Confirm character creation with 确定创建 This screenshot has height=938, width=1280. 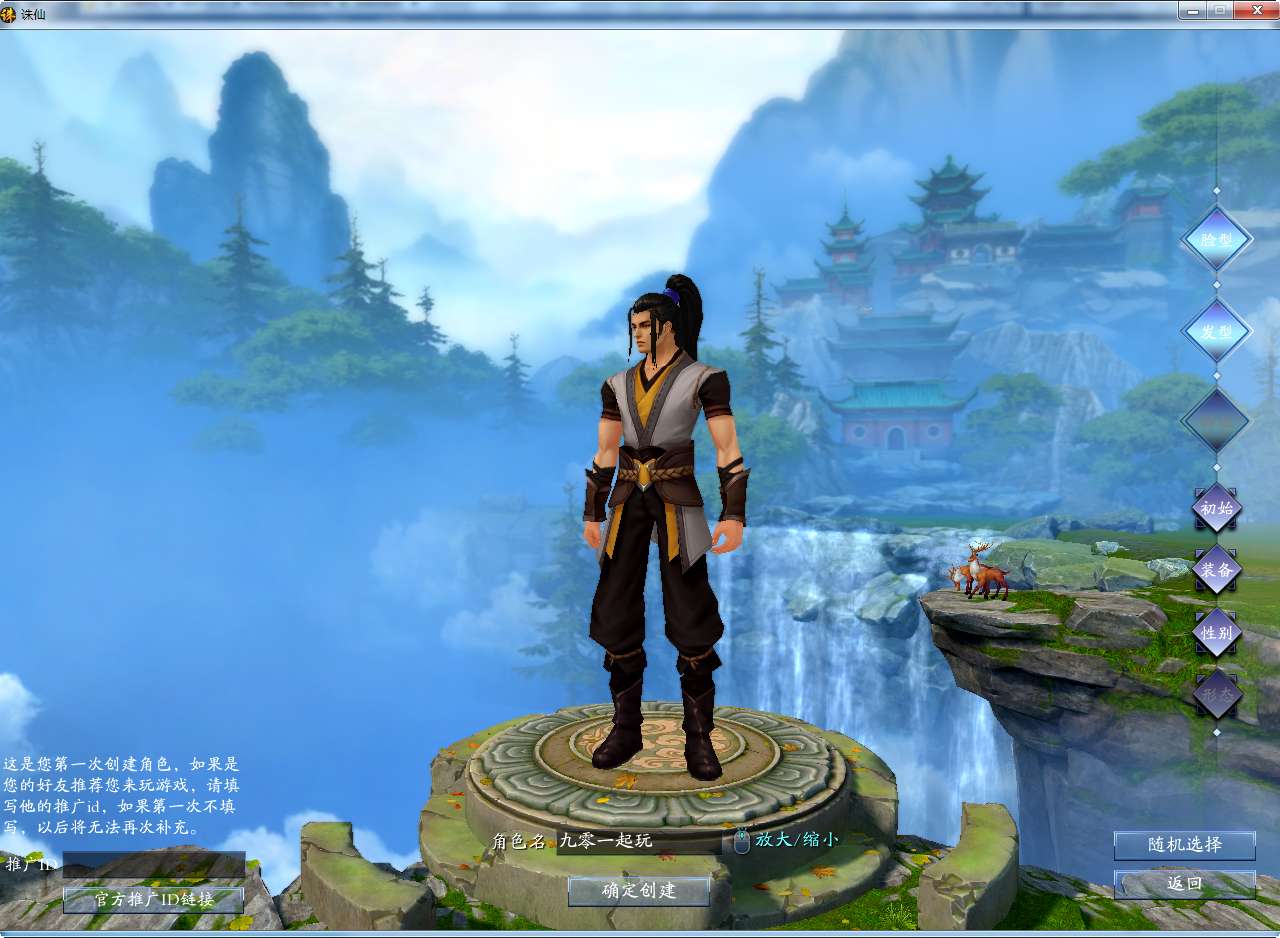(639, 890)
